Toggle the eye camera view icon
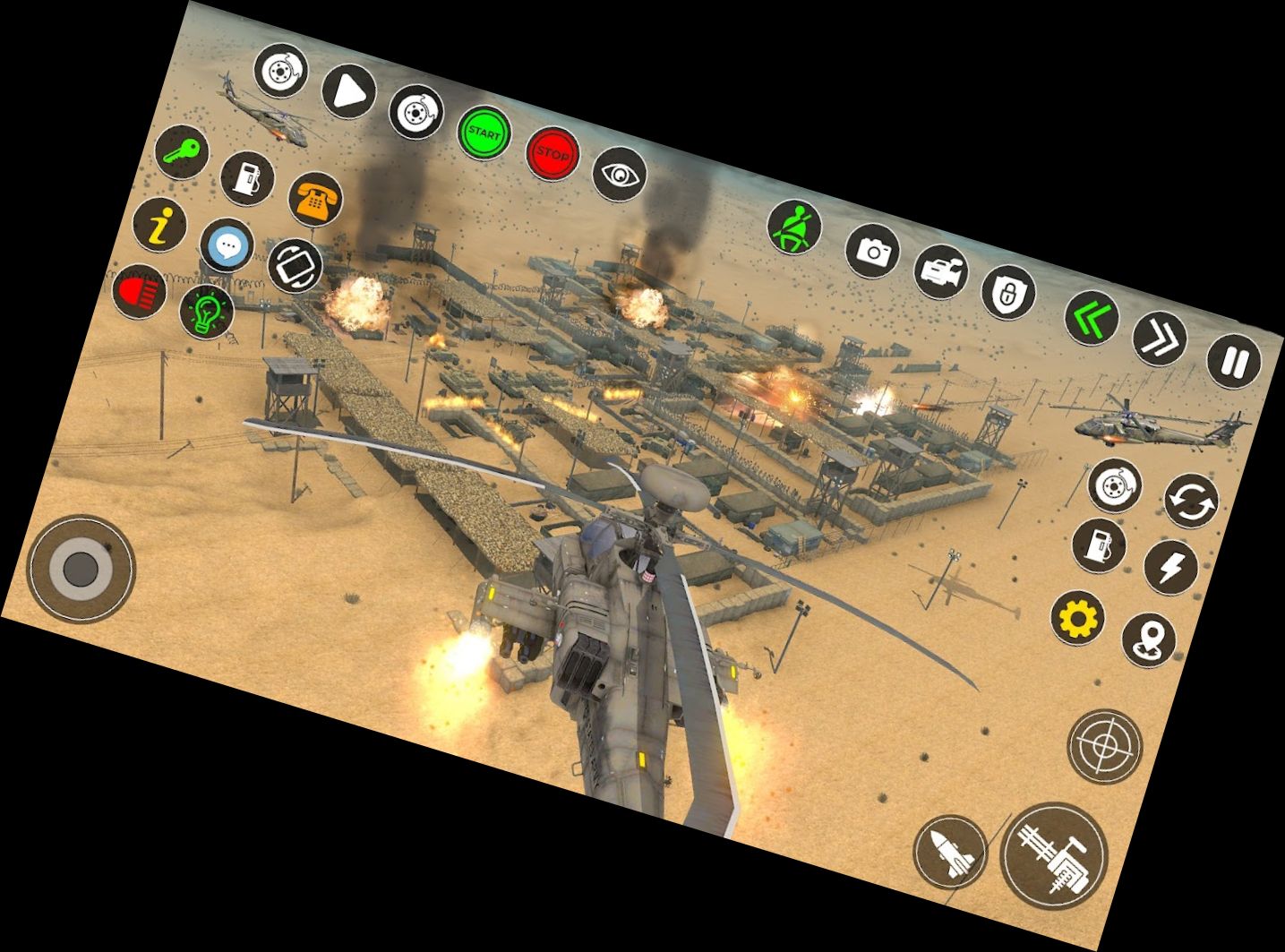 [x=621, y=176]
